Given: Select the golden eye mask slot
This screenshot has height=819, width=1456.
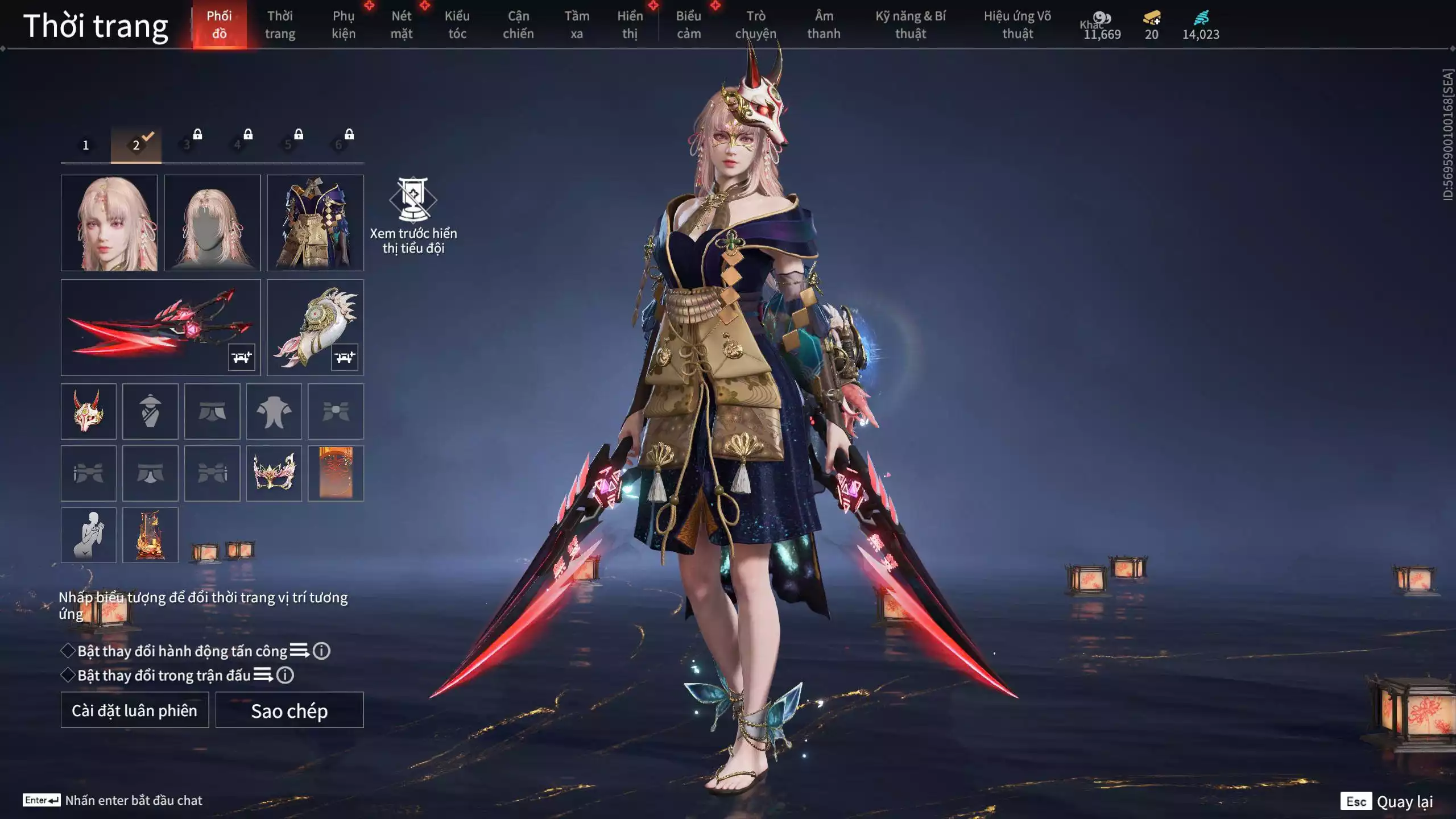Looking at the screenshot, I should (x=274, y=473).
